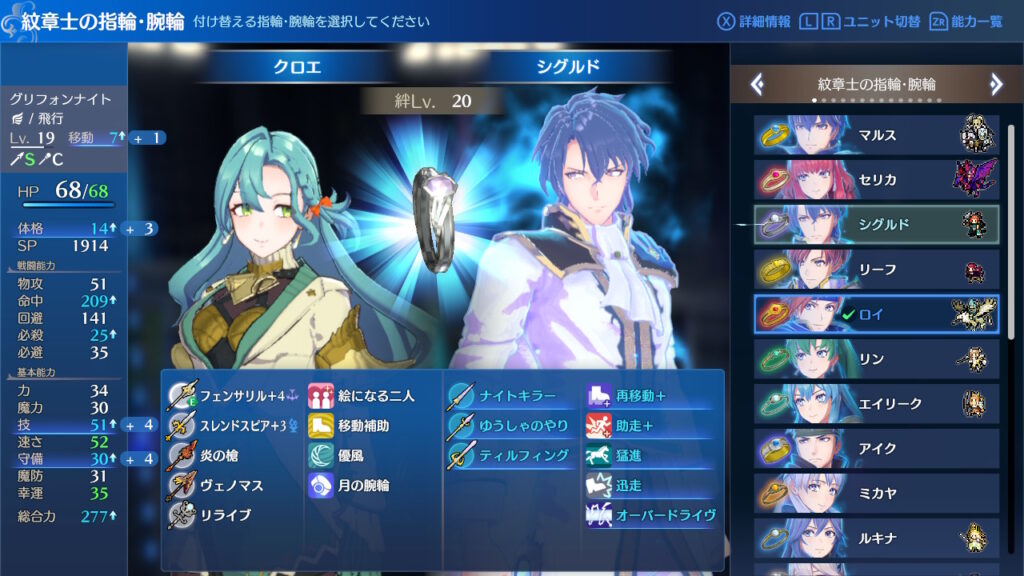Select the ロイ emblem ring
1024x576 pixels.
[876, 314]
